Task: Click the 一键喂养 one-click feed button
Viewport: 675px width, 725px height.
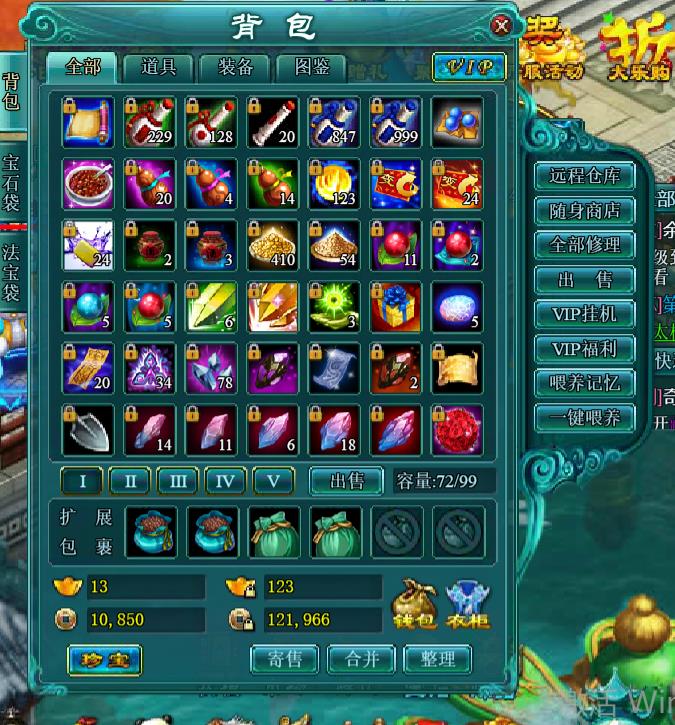Action: 585,418
